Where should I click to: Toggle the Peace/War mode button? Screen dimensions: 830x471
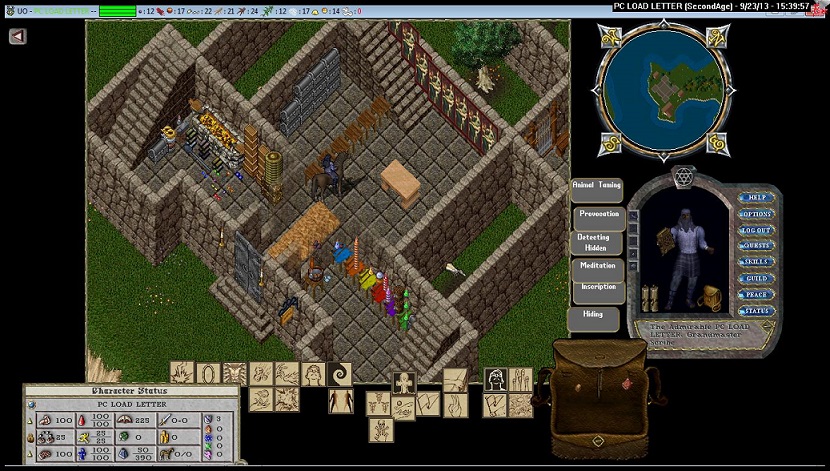click(x=756, y=294)
